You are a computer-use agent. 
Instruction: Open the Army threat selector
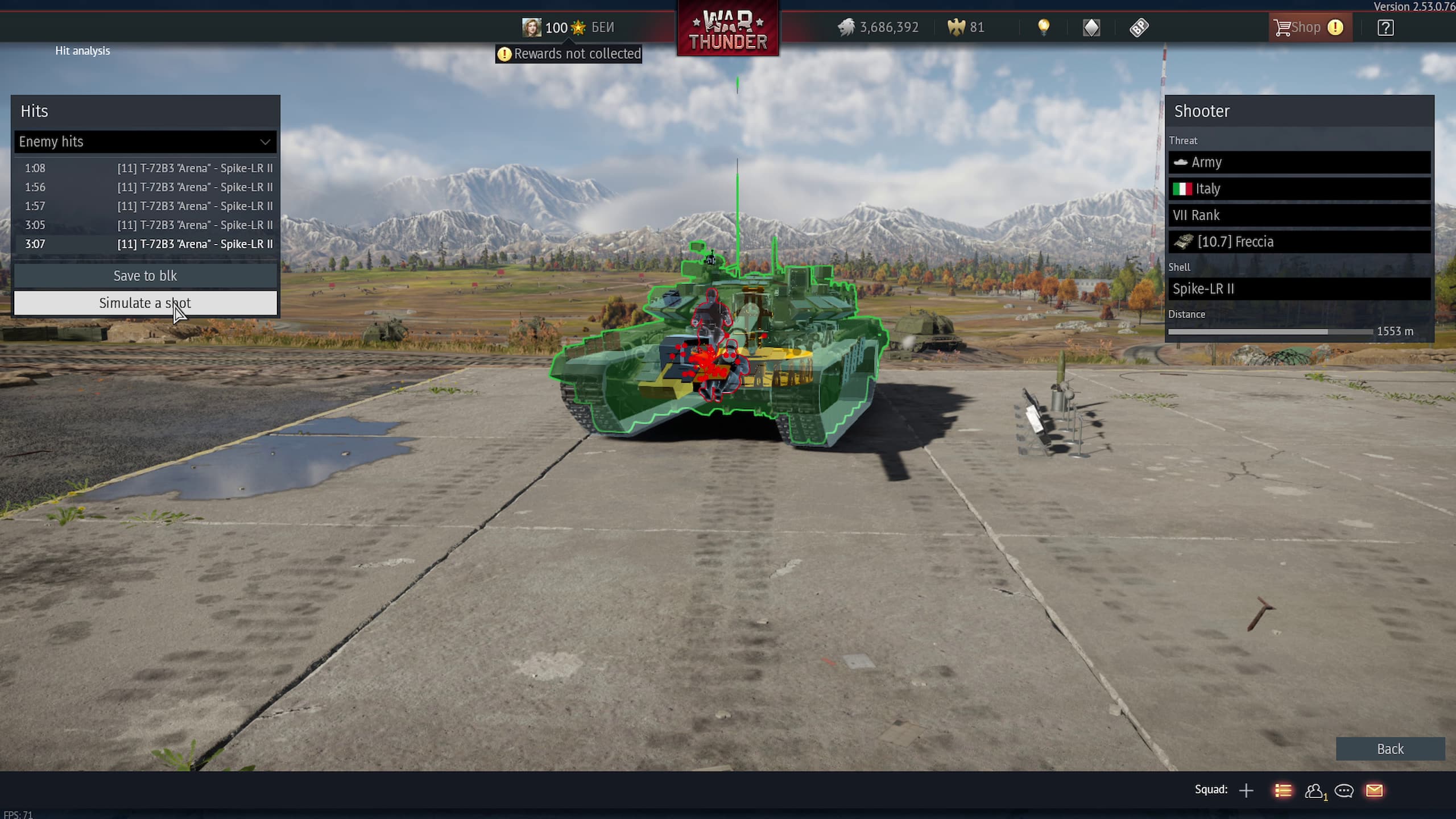click(x=1299, y=163)
